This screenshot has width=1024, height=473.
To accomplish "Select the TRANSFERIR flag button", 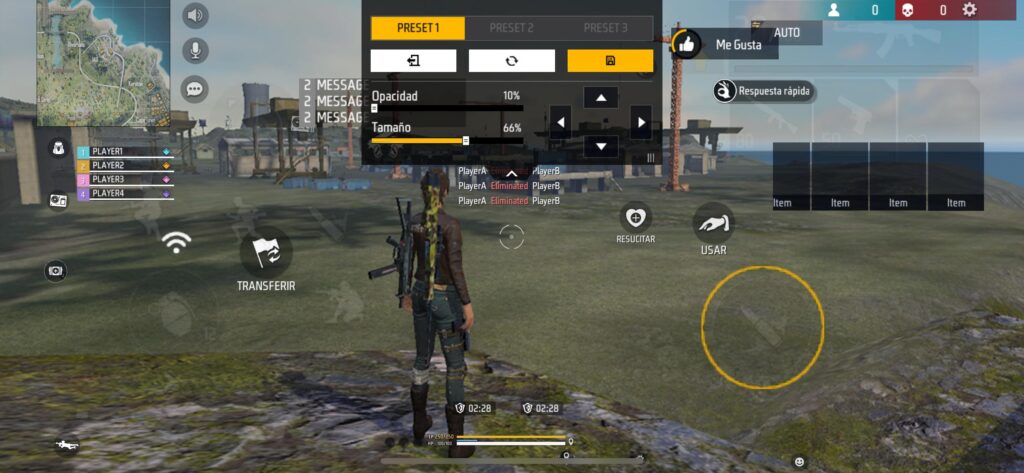I will (266, 253).
